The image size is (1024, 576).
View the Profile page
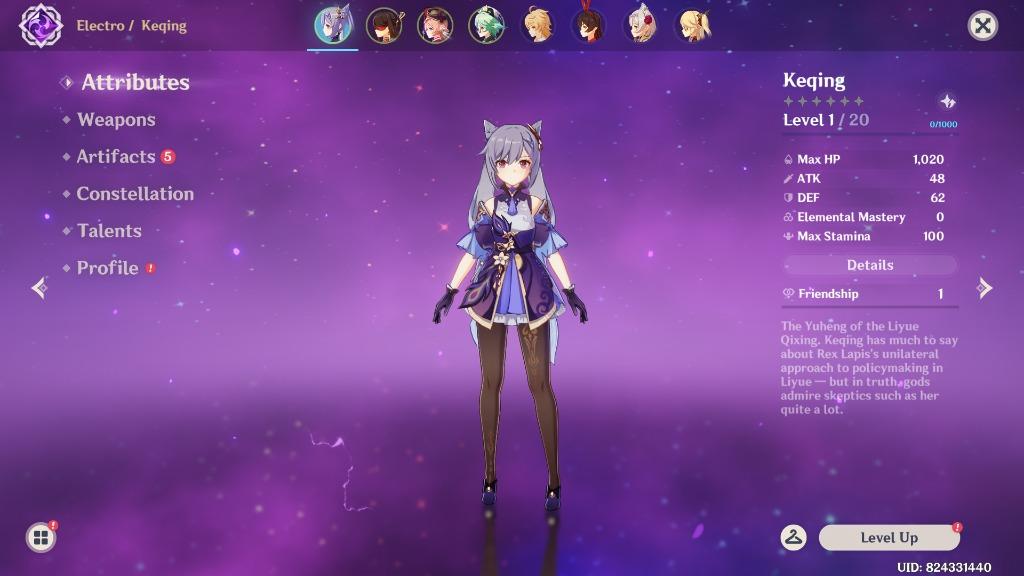[x=107, y=268]
